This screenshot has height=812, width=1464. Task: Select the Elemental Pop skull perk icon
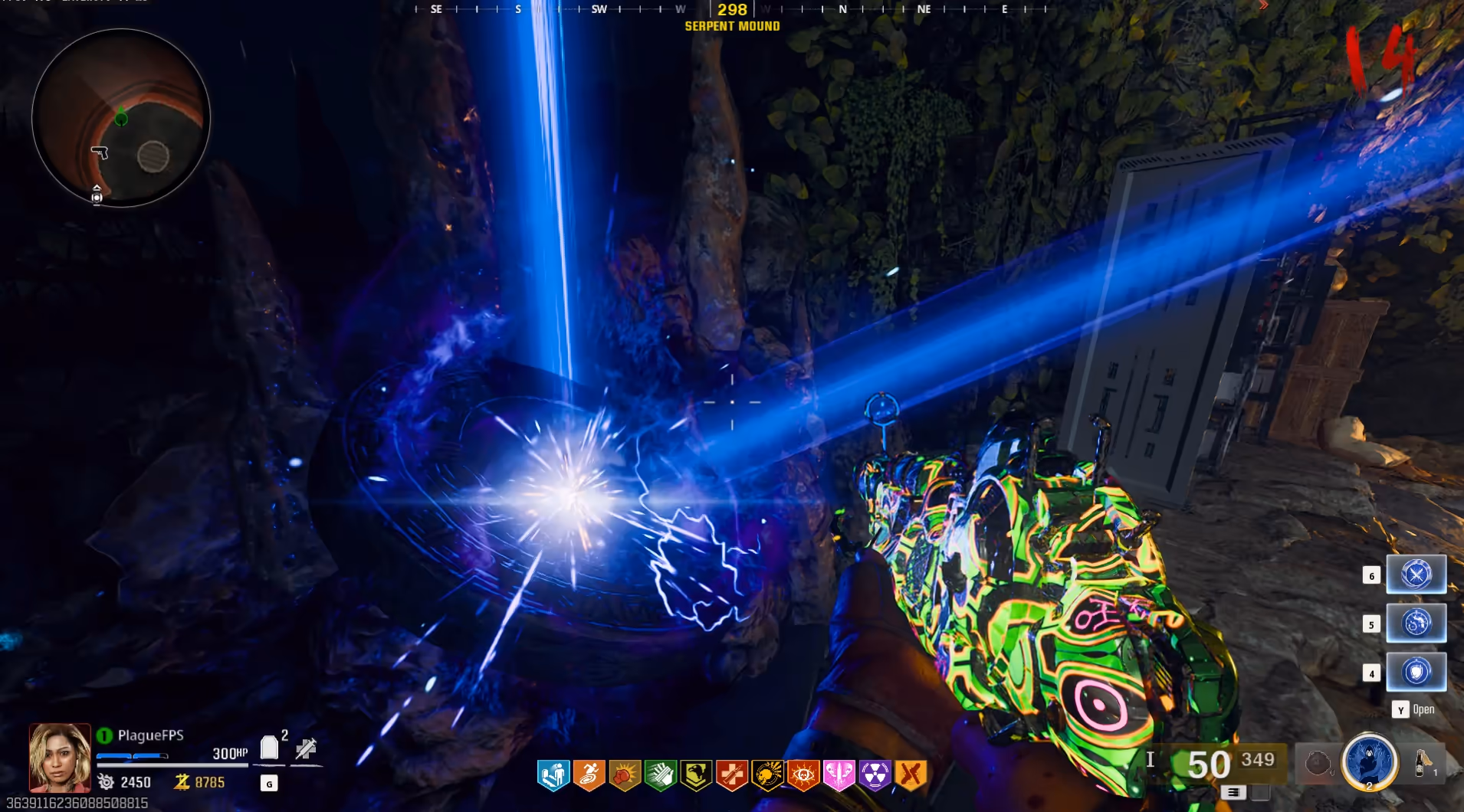tap(767, 776)
